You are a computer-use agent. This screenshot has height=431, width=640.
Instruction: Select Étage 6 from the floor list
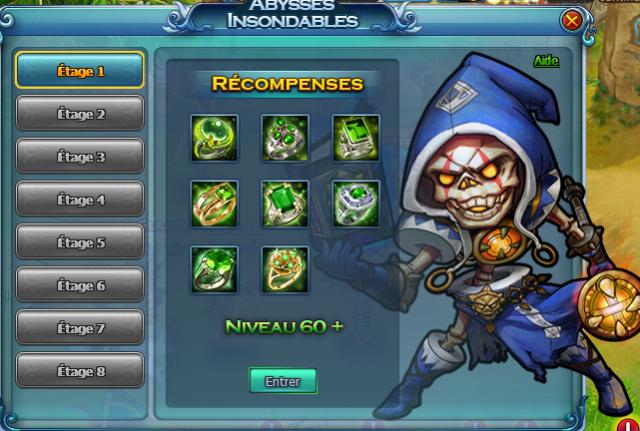tap(80, 285)
